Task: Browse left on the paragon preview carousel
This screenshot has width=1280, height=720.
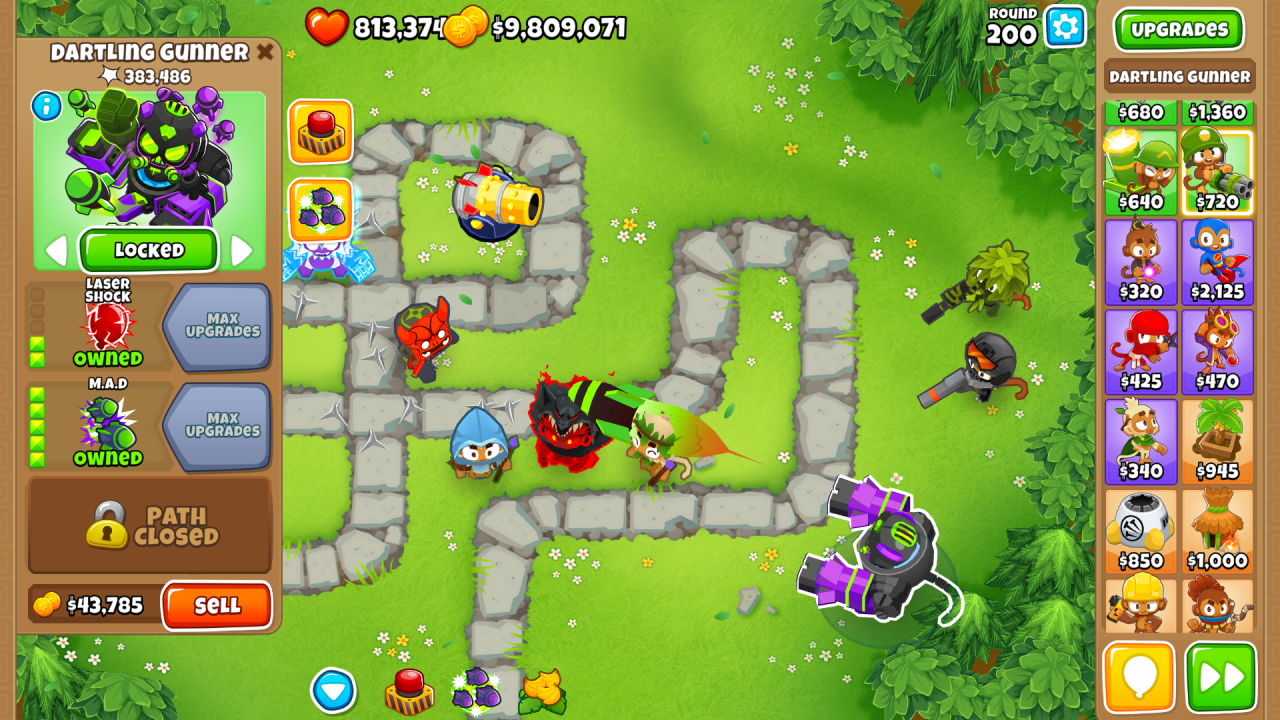Action: click(x=56, y=251)
